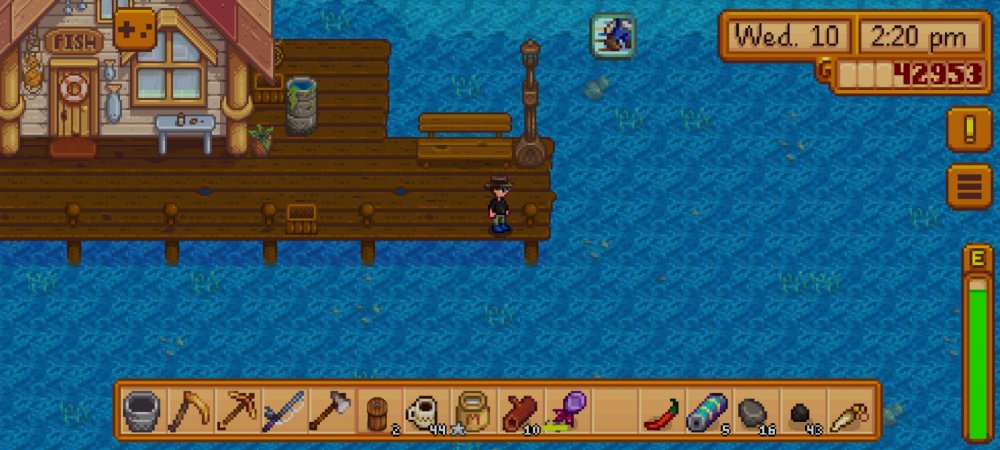Select the wooden keg stack of 2

376,410
